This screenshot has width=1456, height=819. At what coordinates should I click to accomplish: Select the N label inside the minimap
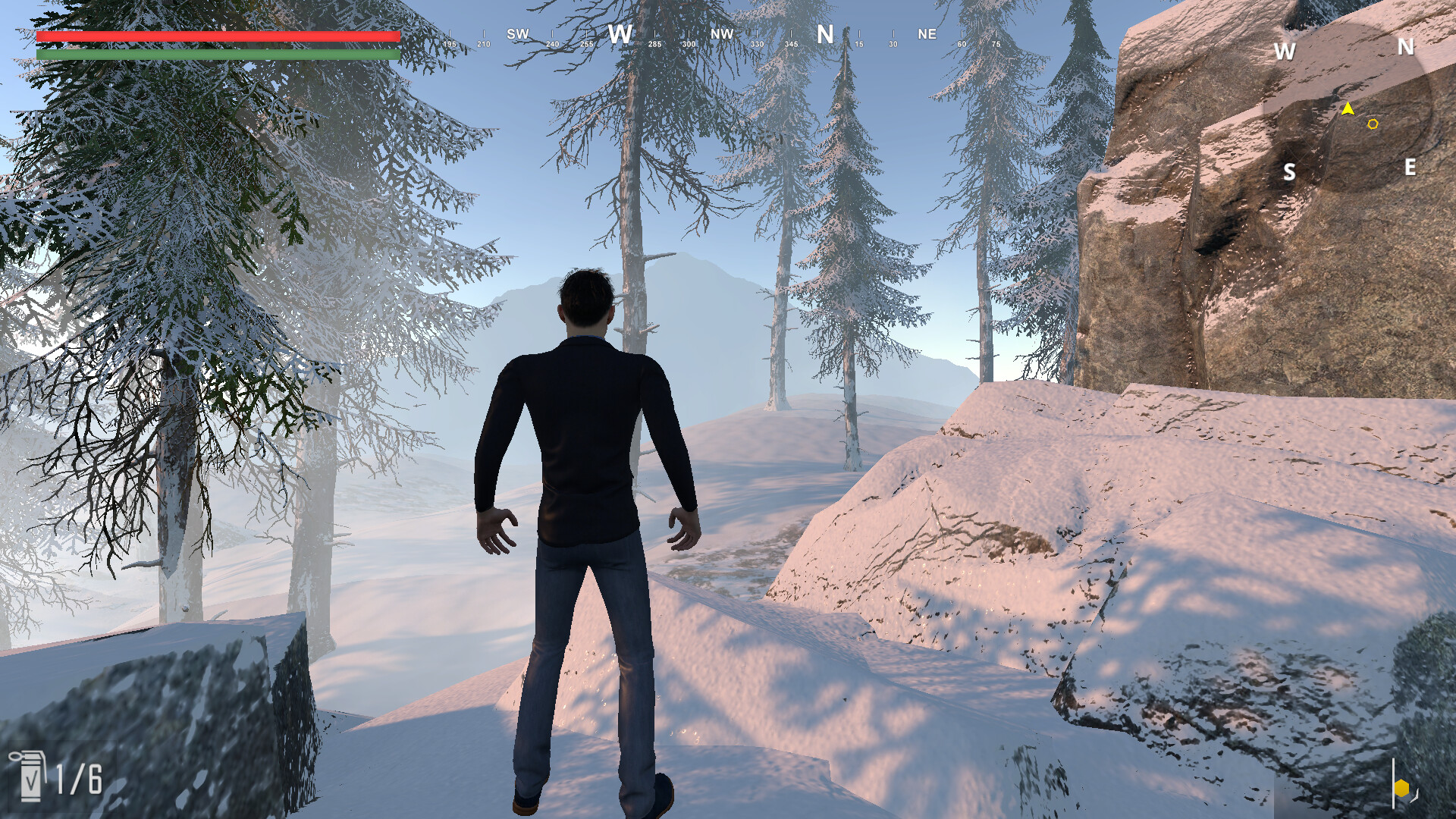point(1405,48)
